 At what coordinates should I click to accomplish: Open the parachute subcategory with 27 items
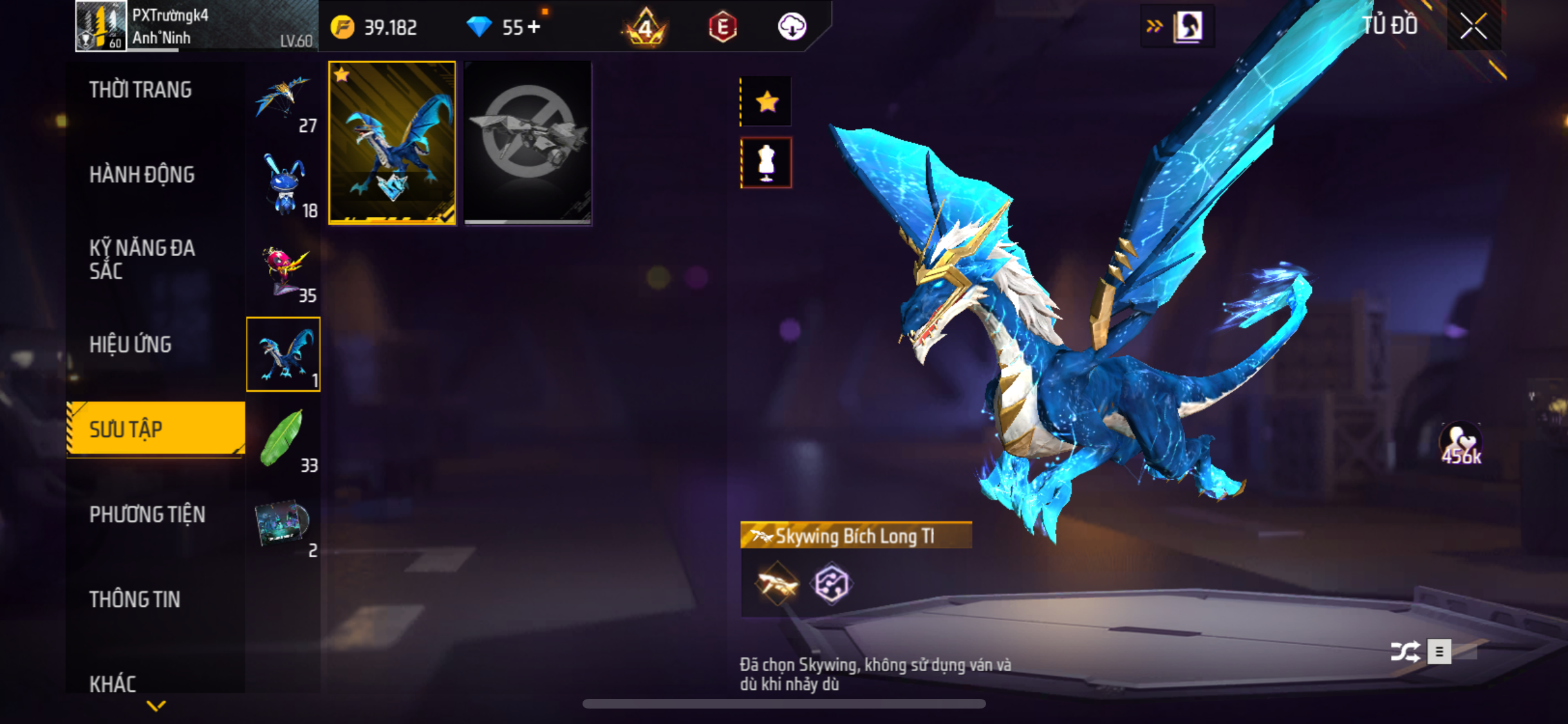(283, 100)
